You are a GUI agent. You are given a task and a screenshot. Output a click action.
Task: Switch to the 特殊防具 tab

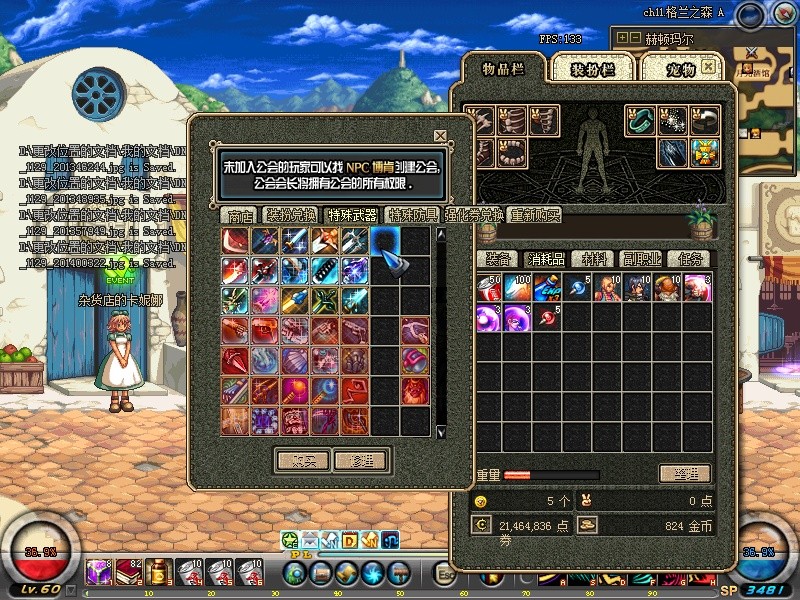click(x=413, y=215)
